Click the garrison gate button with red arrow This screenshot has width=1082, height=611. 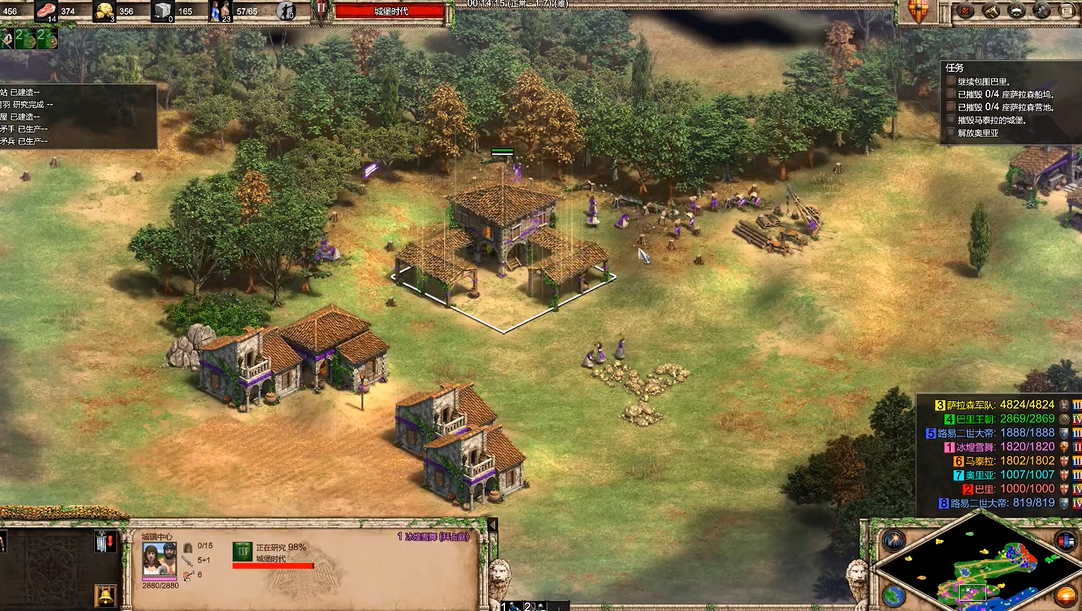point(105,541)
